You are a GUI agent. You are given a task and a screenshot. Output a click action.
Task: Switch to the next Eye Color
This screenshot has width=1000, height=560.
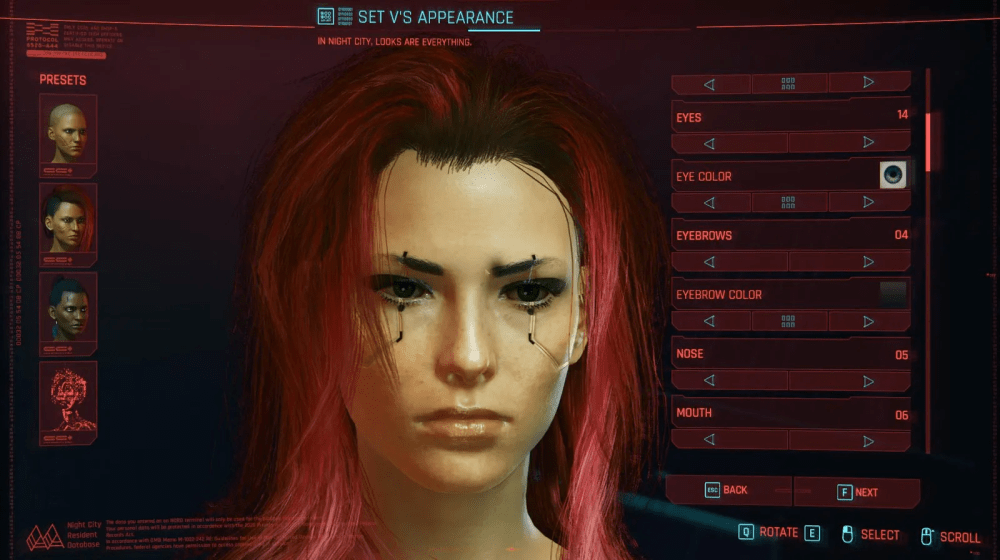868,202
